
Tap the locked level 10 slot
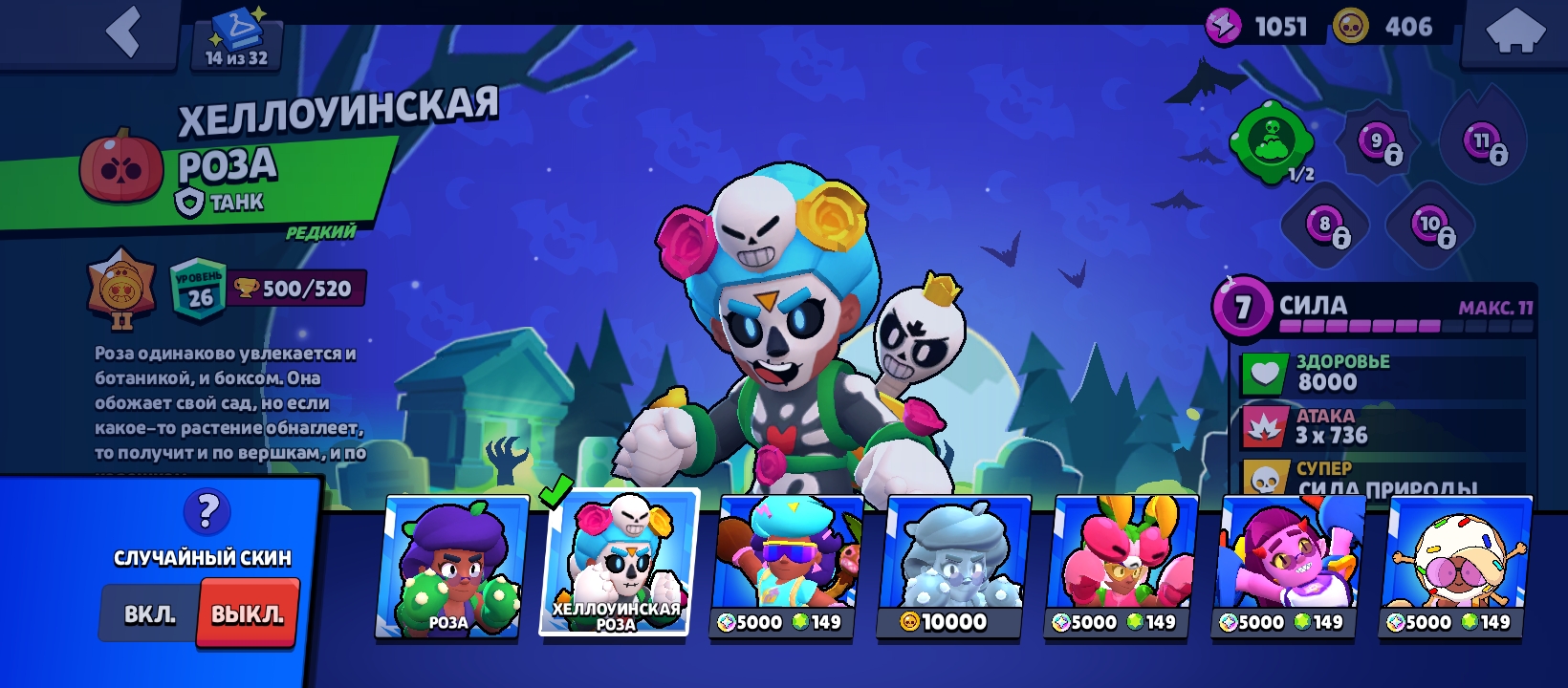(1431, 227)
